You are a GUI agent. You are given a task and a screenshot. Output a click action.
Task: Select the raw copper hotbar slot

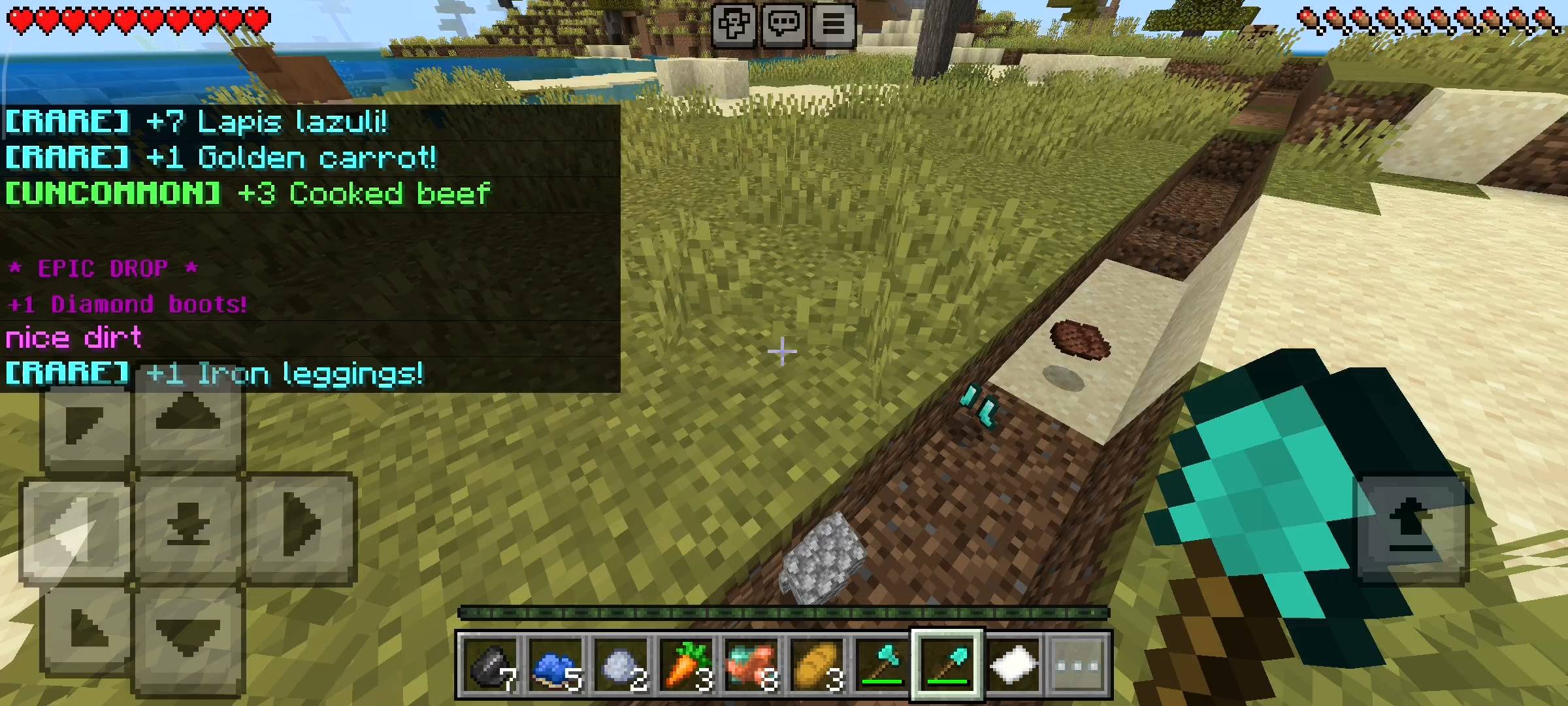pyautogui.click(x=752, y=665)
